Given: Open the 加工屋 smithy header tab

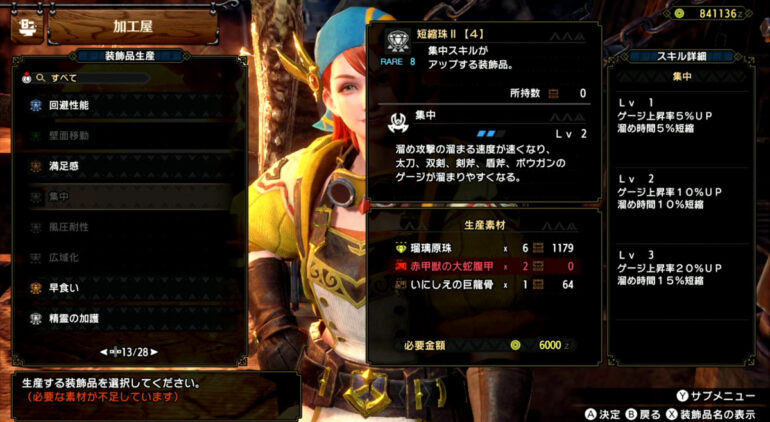Looking at the screenshot, I should (x=130, y=24).
